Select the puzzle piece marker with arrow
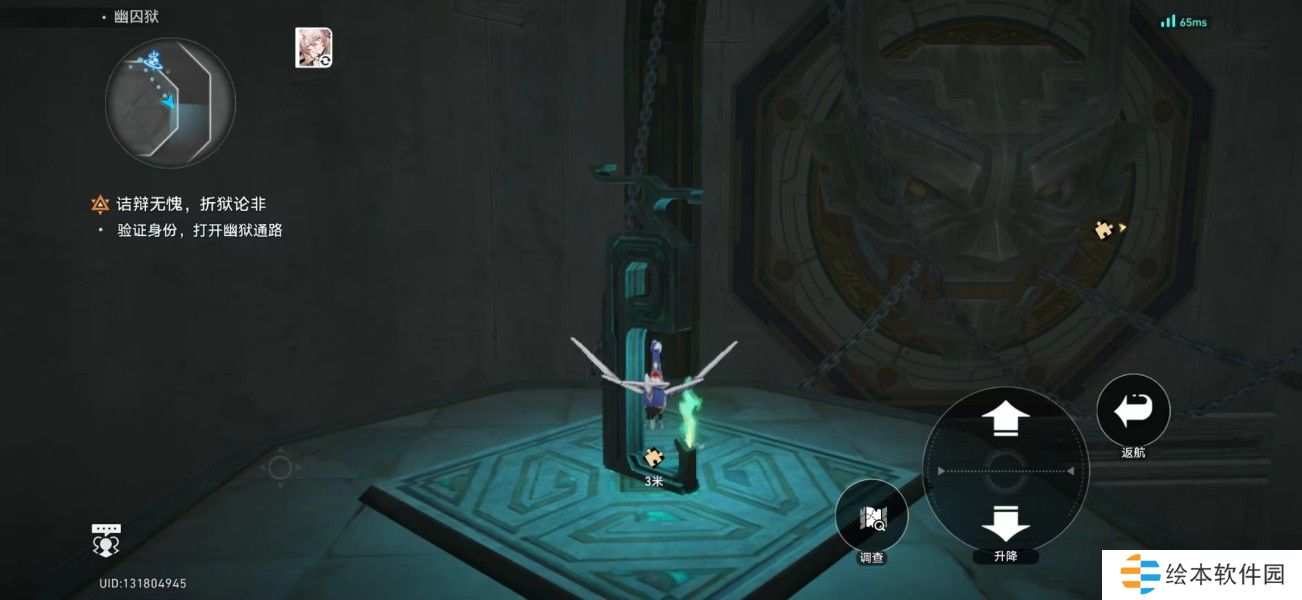Image resolution: width=1302 pixels, height=600 pixels. [x=1107, y=230]
